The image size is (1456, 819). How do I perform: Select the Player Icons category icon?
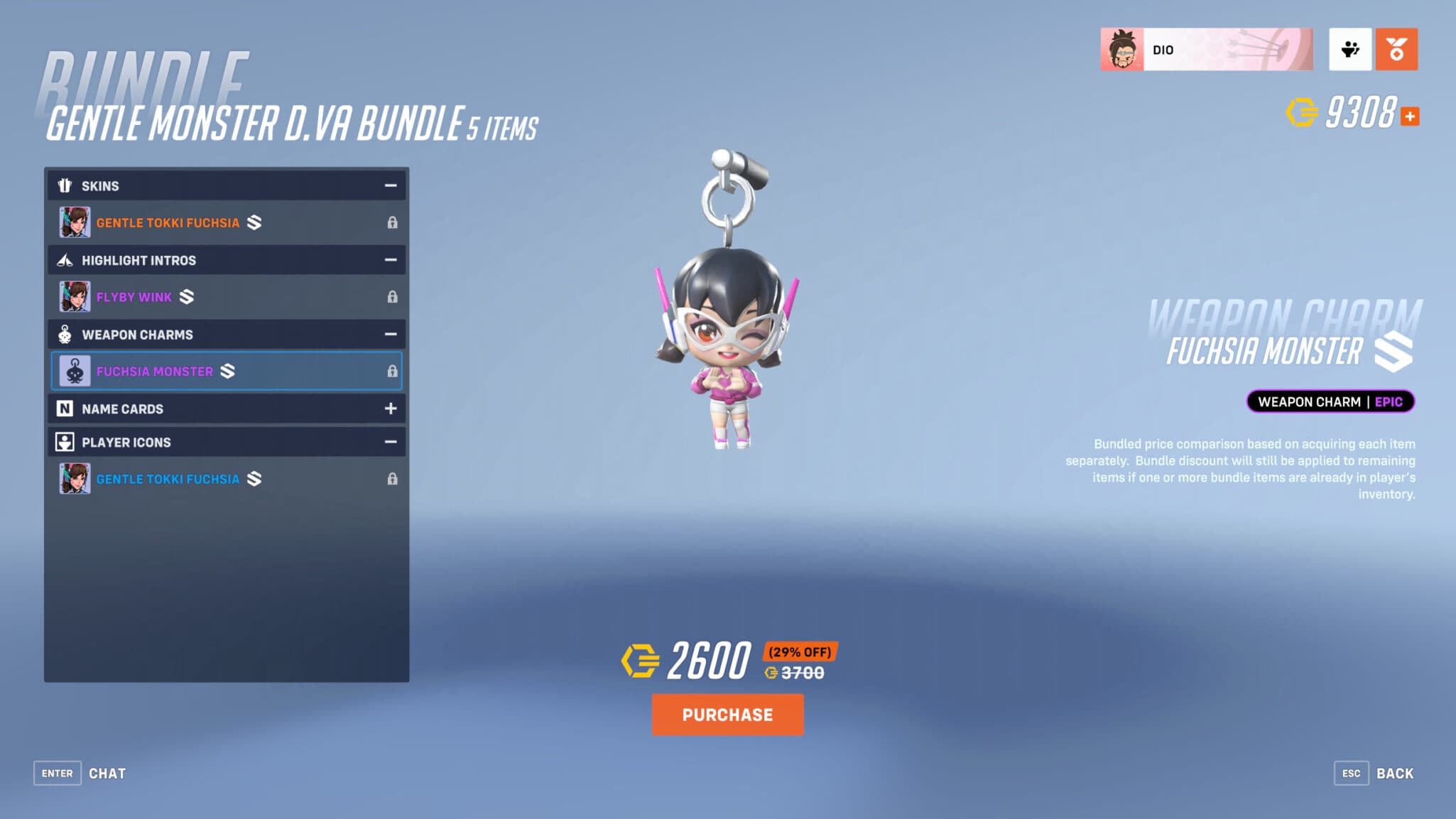(65, 442)
